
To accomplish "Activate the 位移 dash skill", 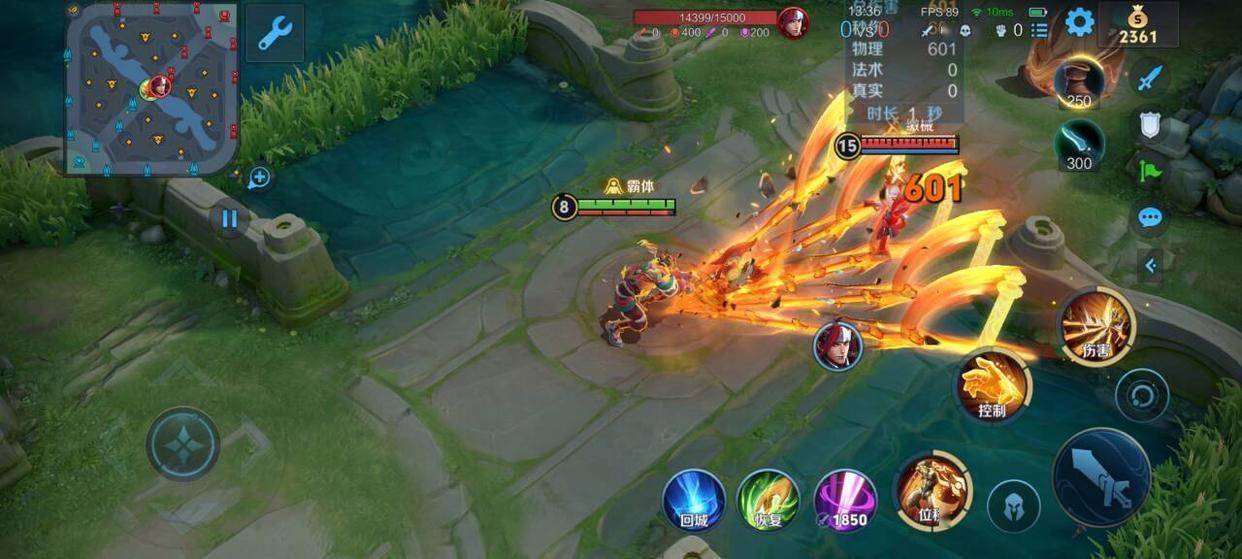I will tap(932, 490).
